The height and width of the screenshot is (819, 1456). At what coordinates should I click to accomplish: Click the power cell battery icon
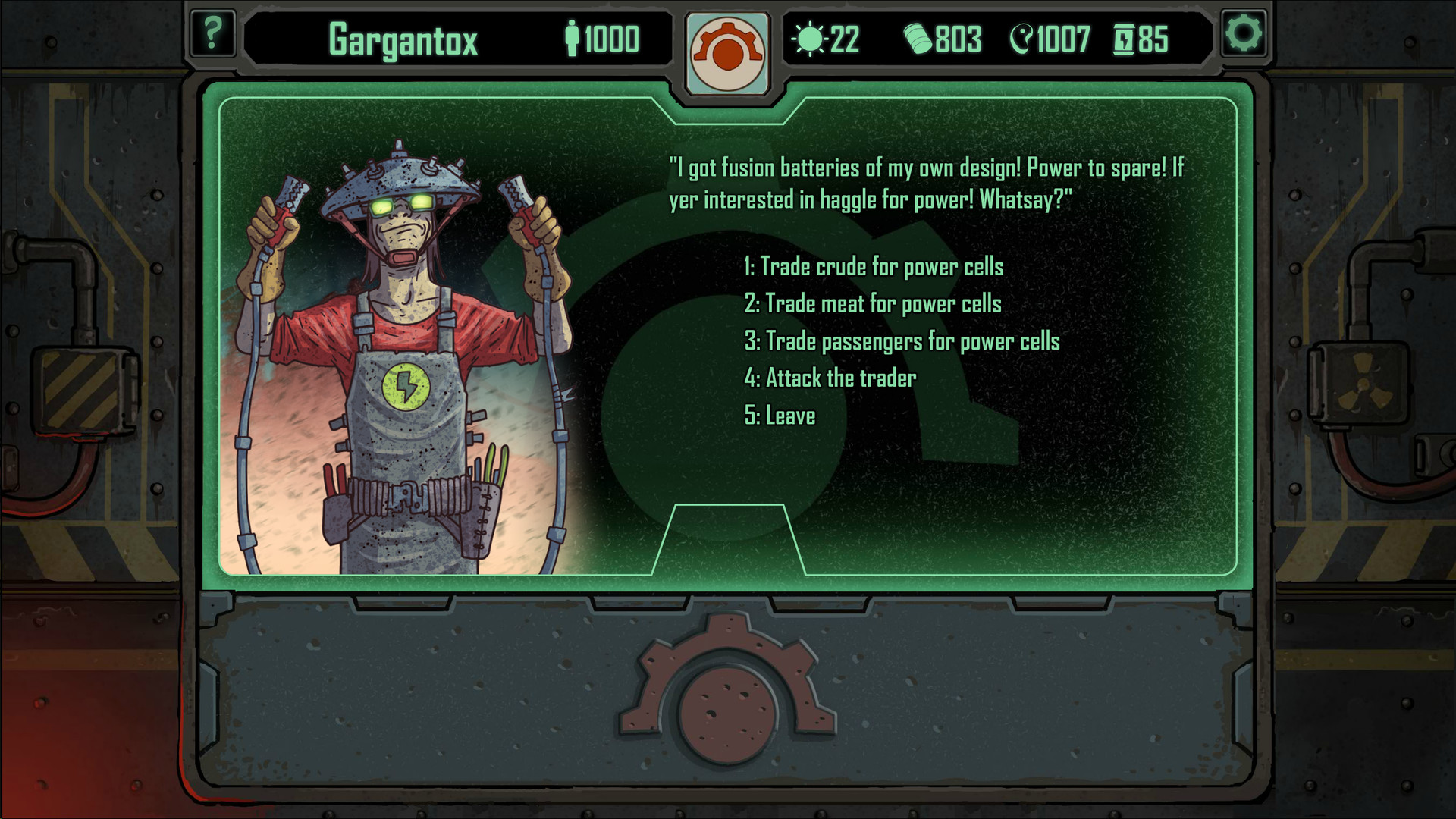[1125, 39]
